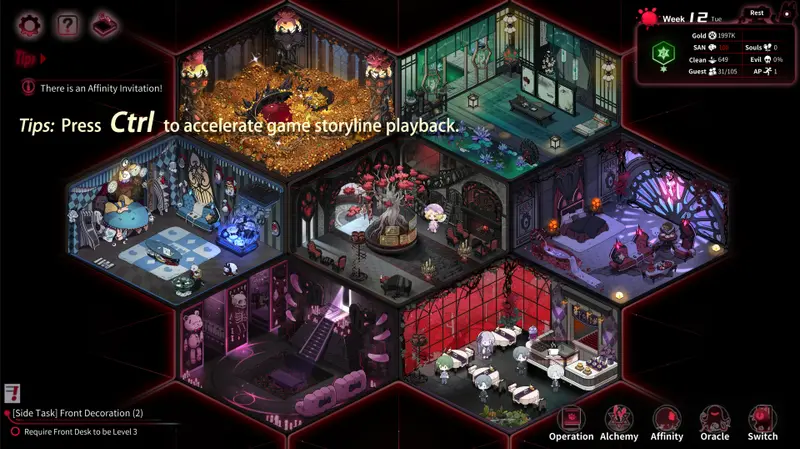Viewport: 800px width, 449px height.
Task: Click the Rest button
Action: coord(758,13)
